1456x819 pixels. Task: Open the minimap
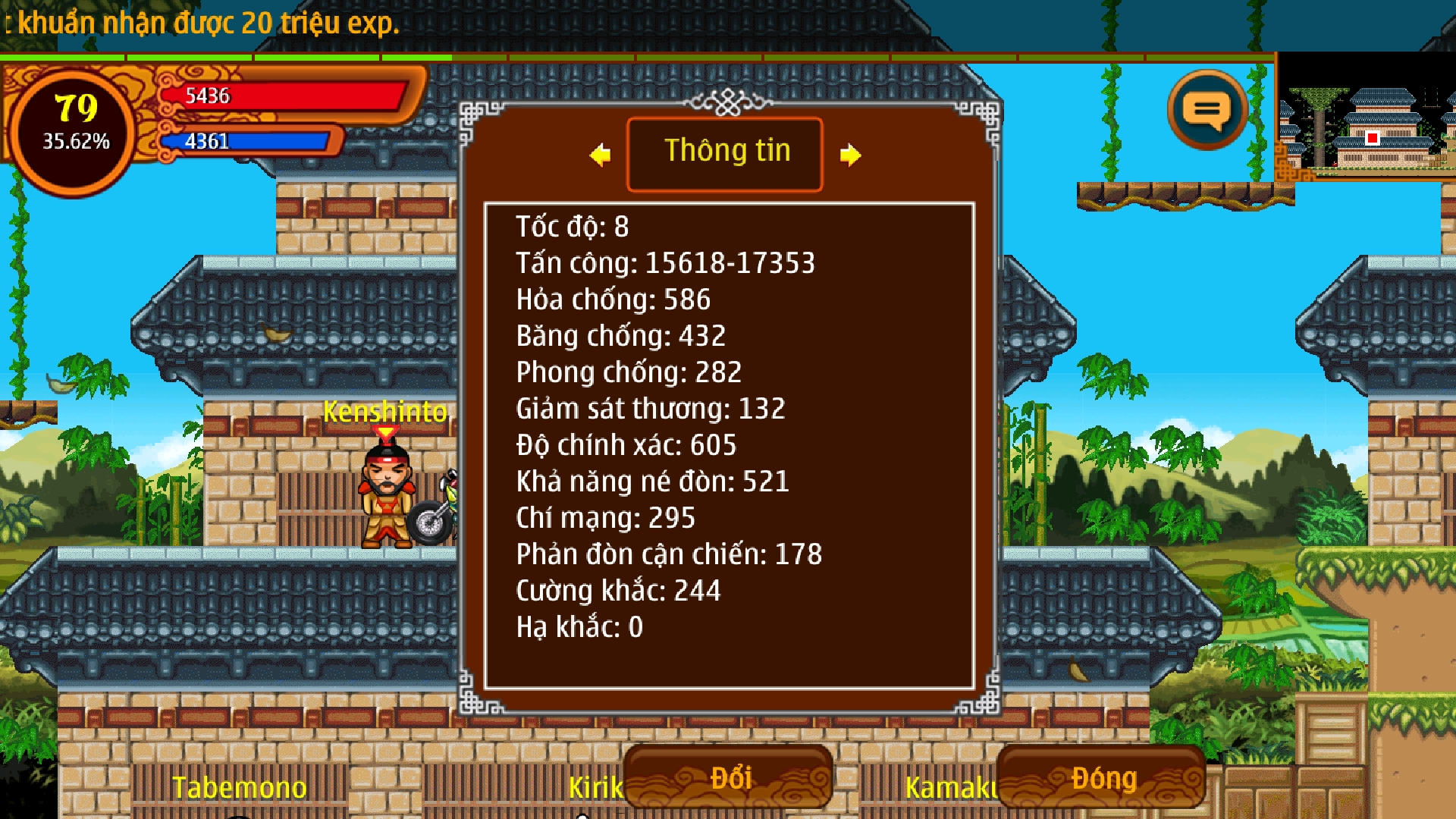1366,117
